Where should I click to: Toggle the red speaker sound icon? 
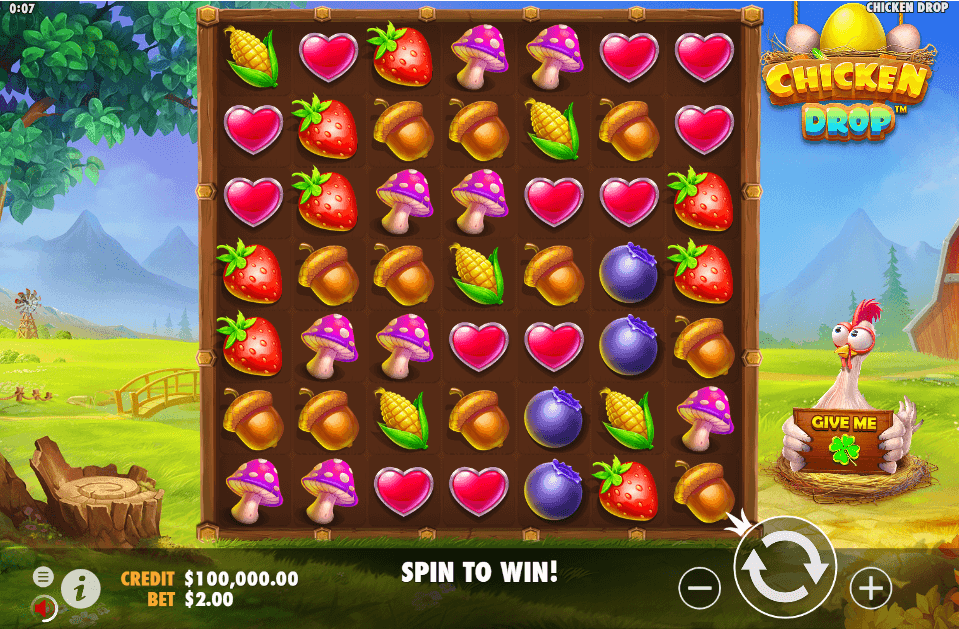tap(44, 606)
